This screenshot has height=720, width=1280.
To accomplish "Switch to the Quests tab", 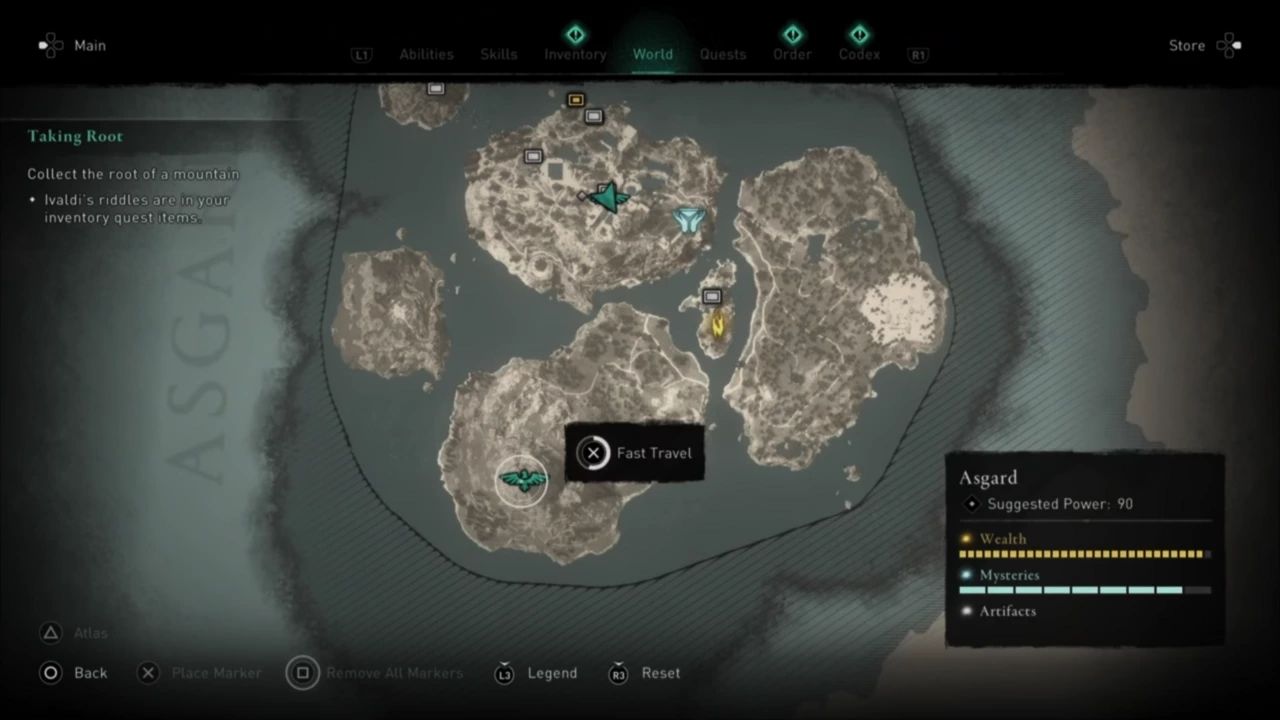I will coord(722,54).
